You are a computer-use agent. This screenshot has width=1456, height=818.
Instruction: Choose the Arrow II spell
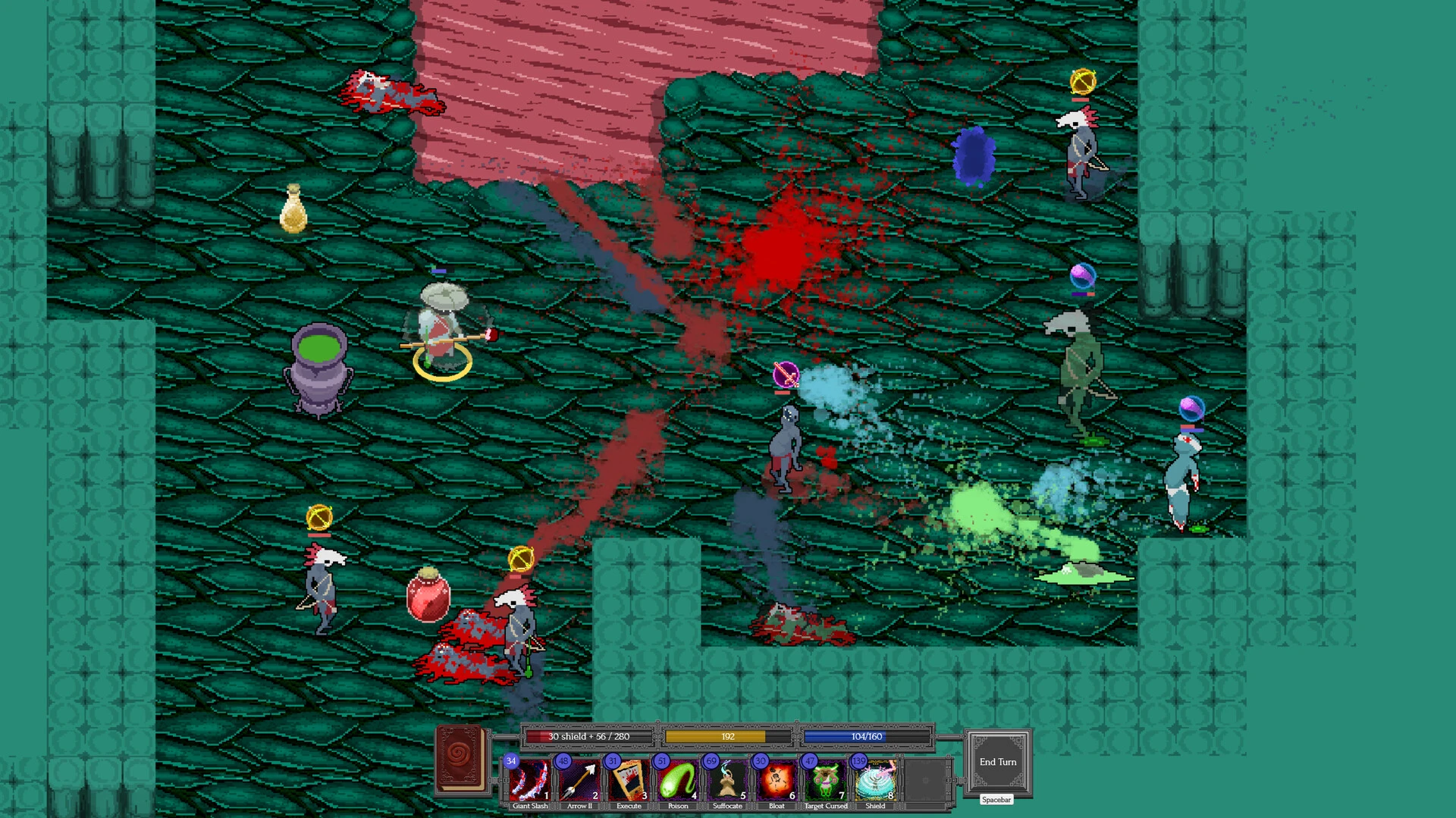pos(579,780)
